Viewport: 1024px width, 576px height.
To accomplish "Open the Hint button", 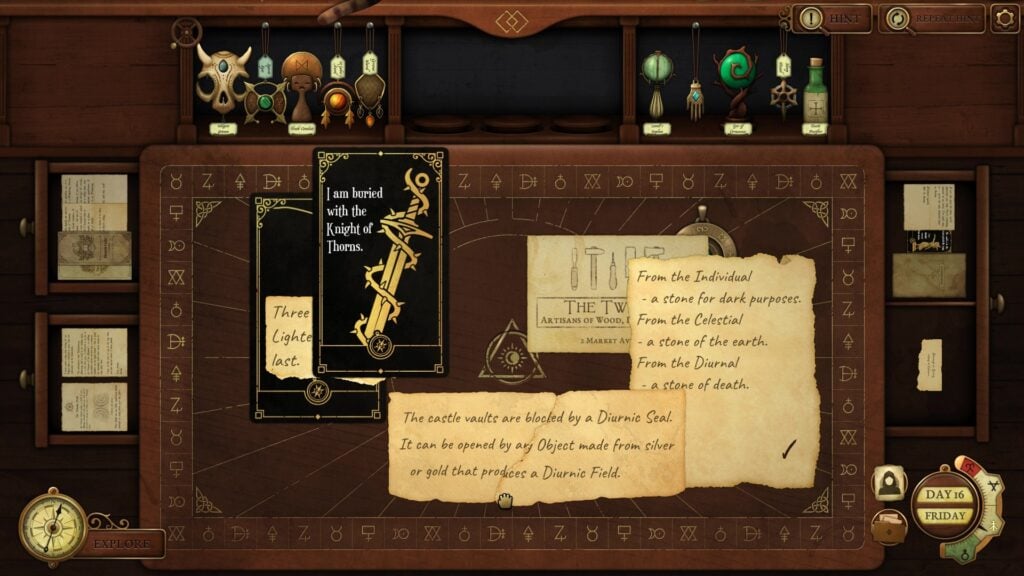I will click(x=833, y=18).
